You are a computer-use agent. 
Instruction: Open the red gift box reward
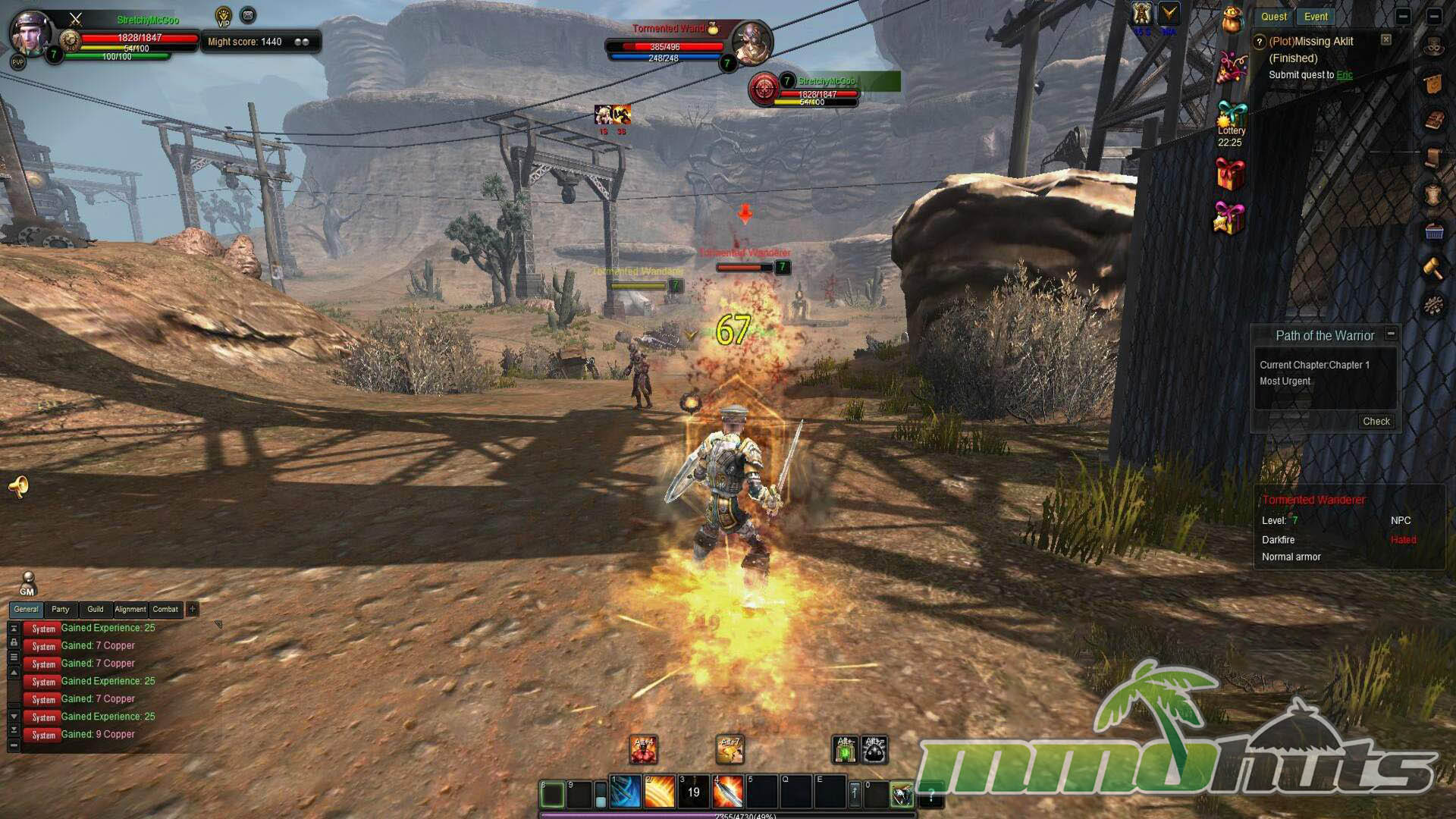coord(1230,174)
